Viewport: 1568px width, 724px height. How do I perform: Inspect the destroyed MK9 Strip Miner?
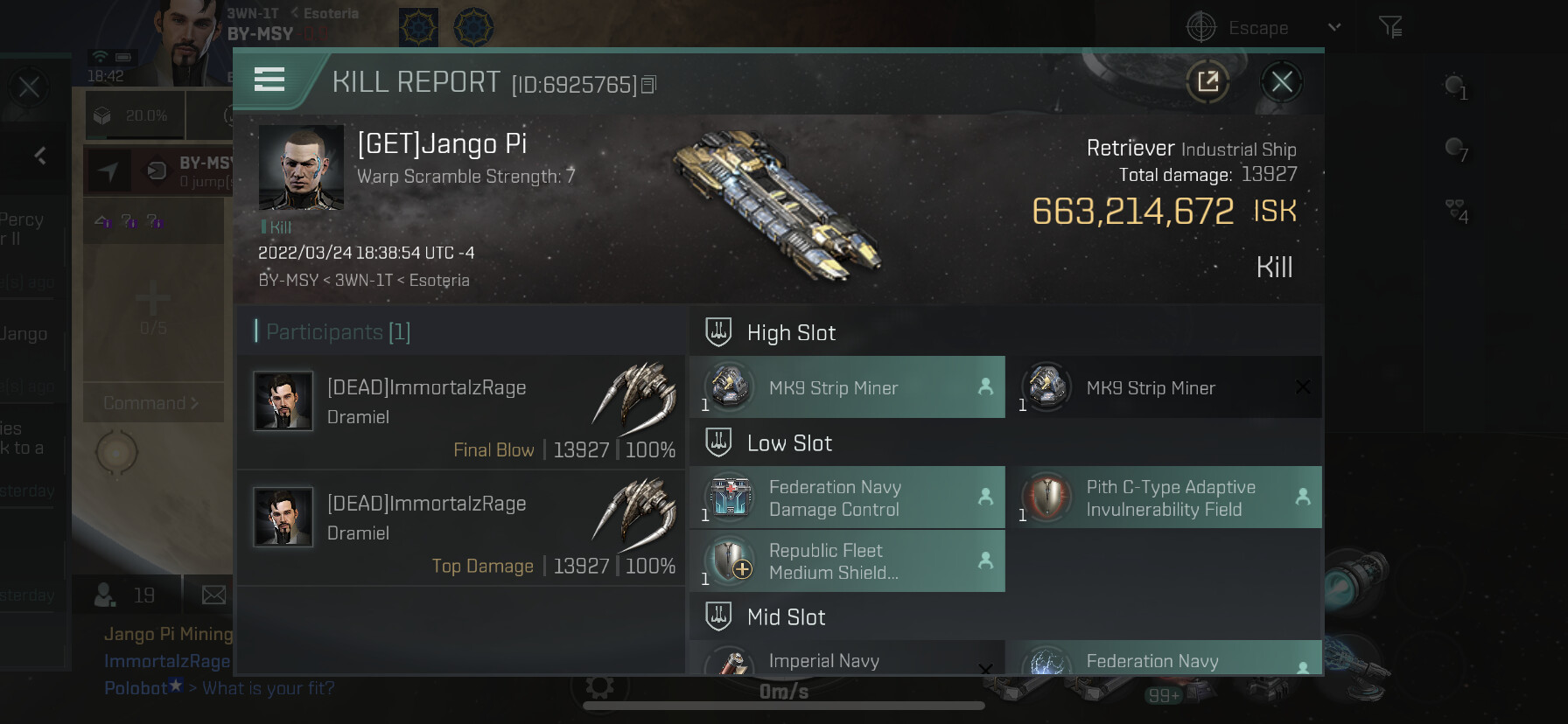1164,387
